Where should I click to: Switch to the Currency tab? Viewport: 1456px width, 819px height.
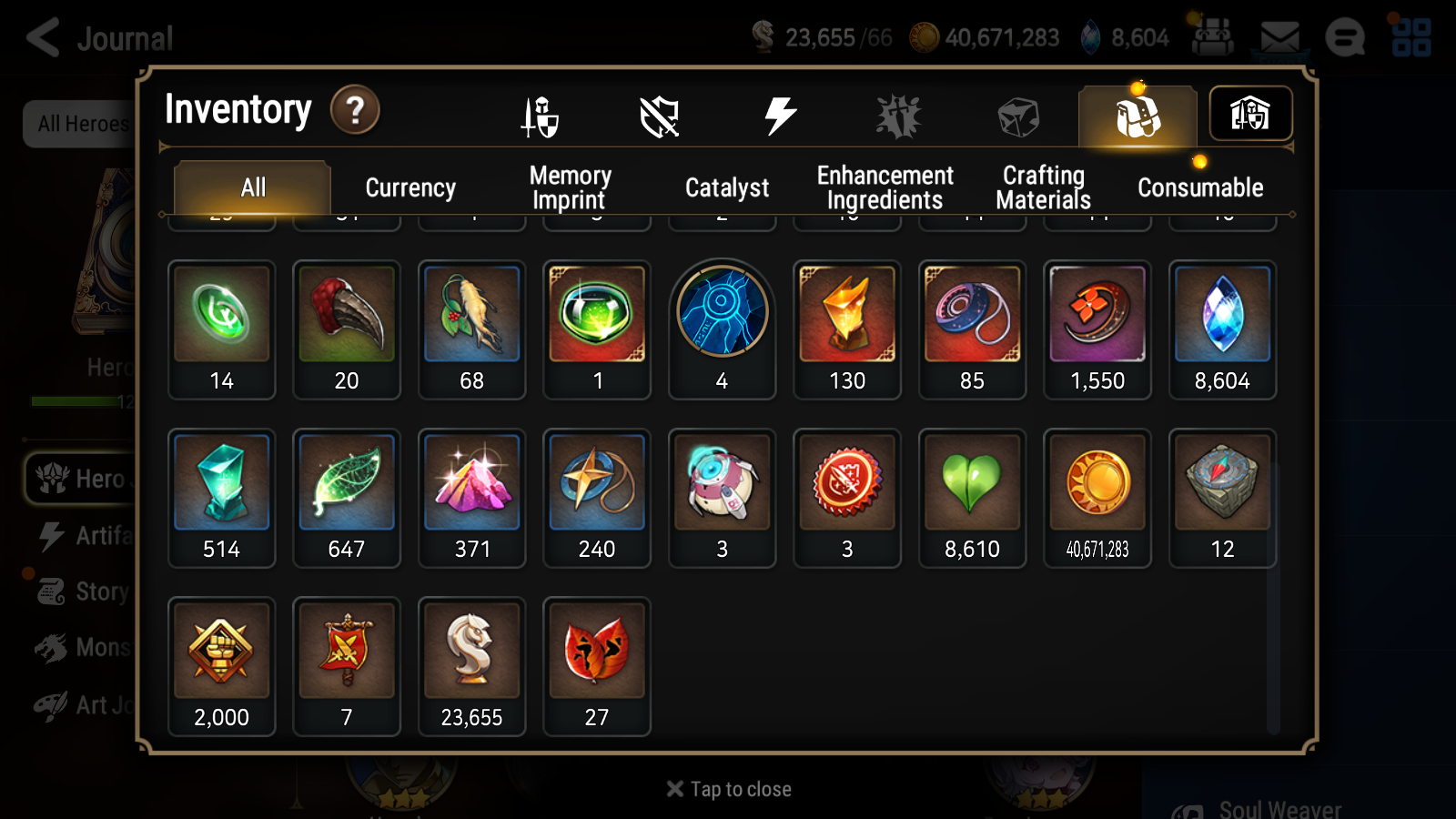409,187
